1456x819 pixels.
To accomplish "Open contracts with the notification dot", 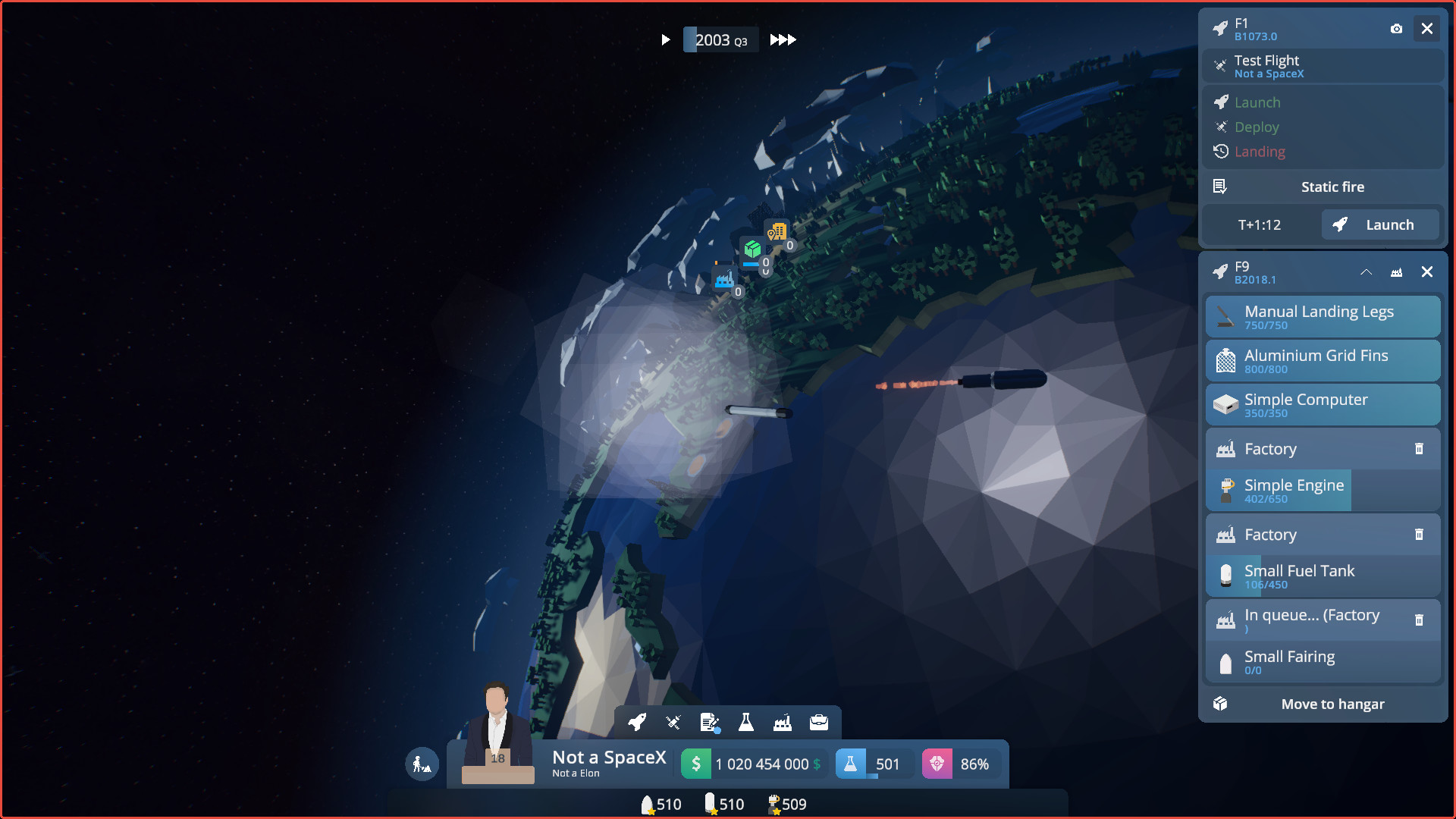I will 709,723.
